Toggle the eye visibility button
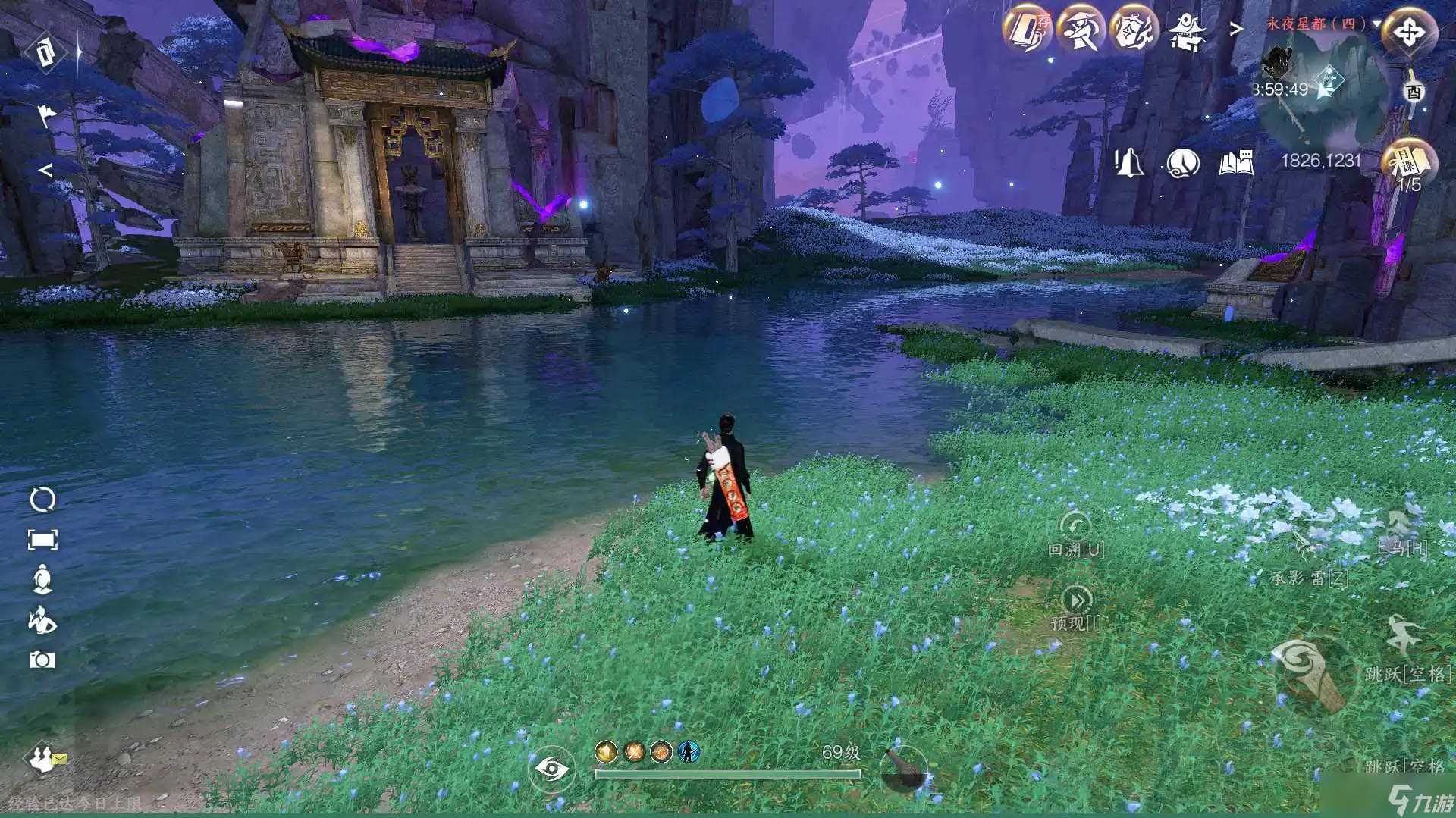 click(x=551, y=769)
